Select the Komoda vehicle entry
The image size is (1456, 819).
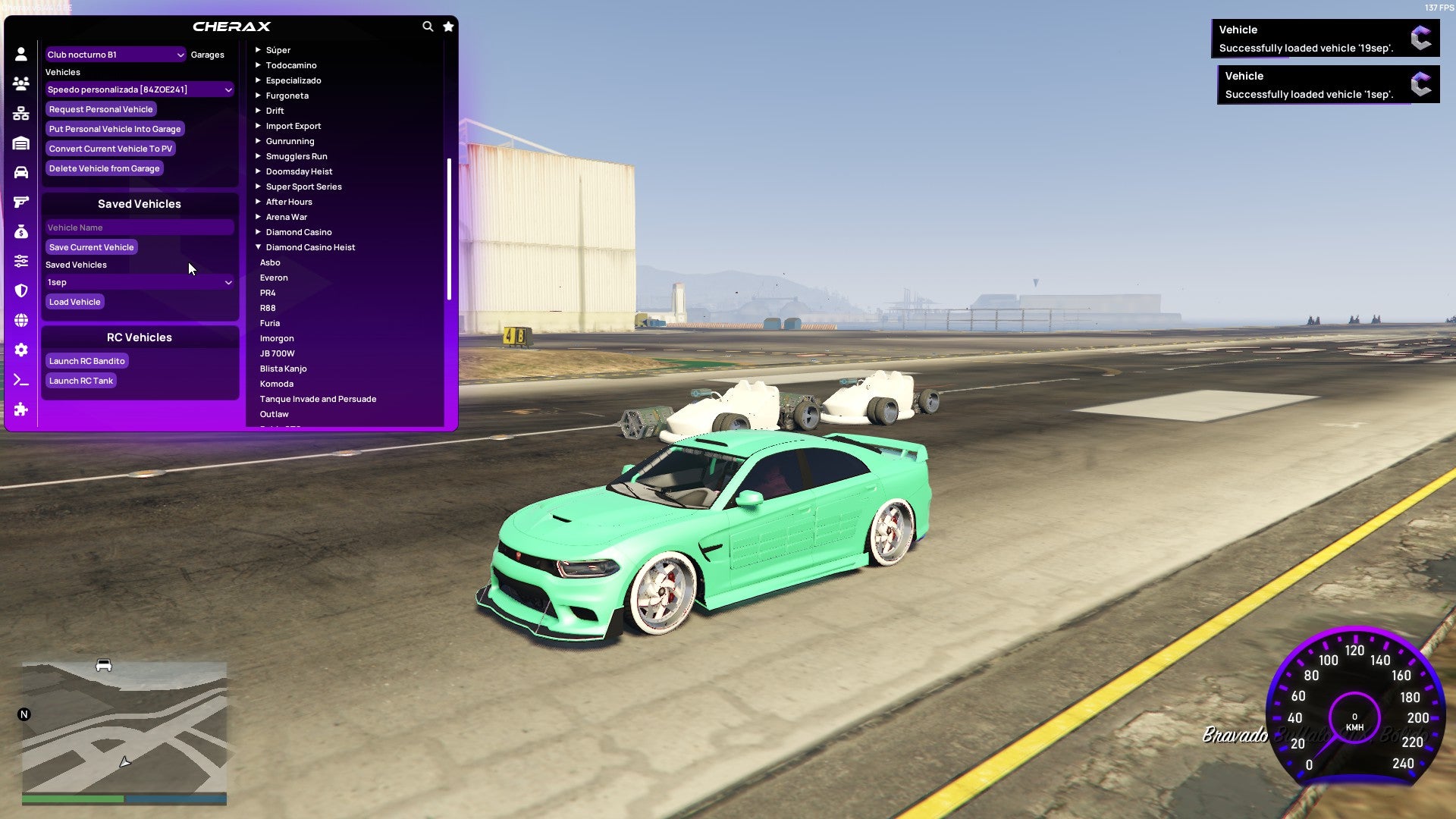pos(277,384)
